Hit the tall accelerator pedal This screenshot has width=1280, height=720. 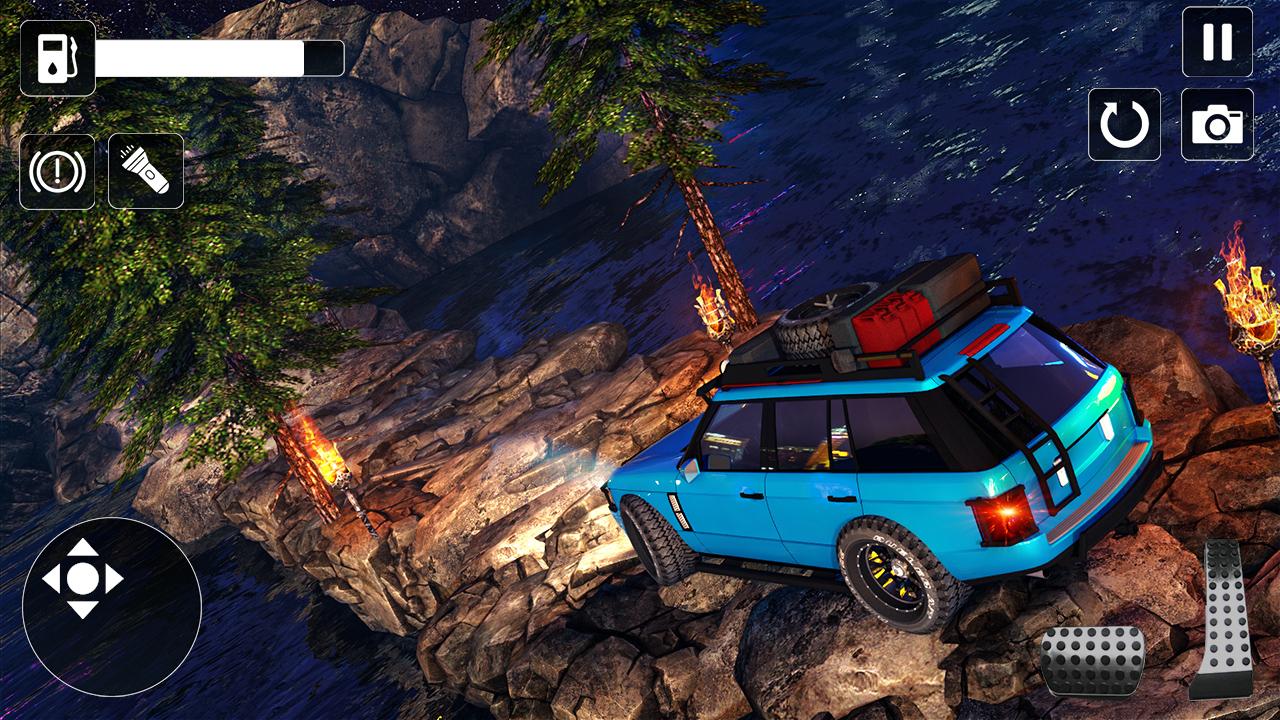click(x=1223, y=618)
